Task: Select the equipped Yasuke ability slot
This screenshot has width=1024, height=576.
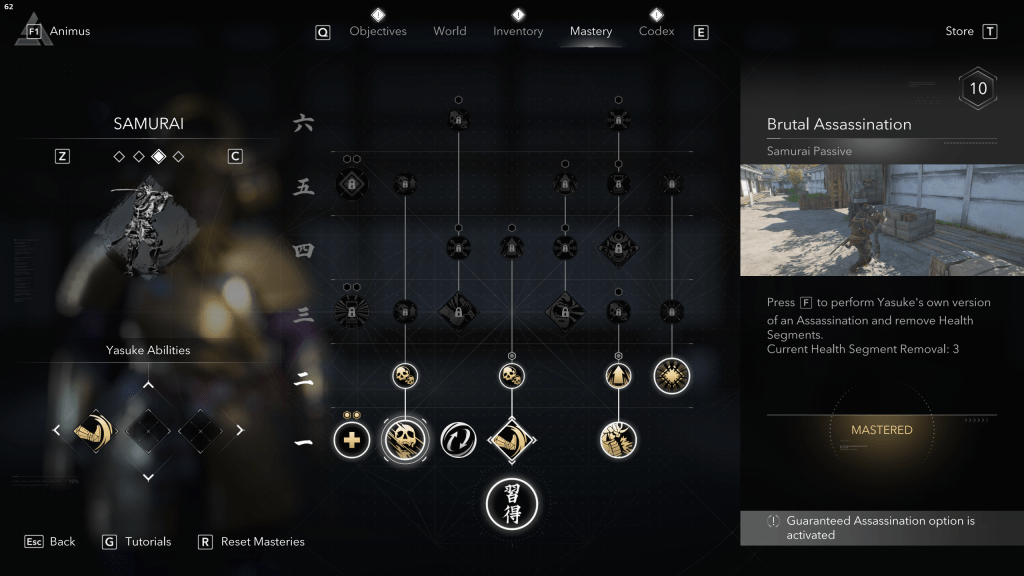Action: click(95, 431)
